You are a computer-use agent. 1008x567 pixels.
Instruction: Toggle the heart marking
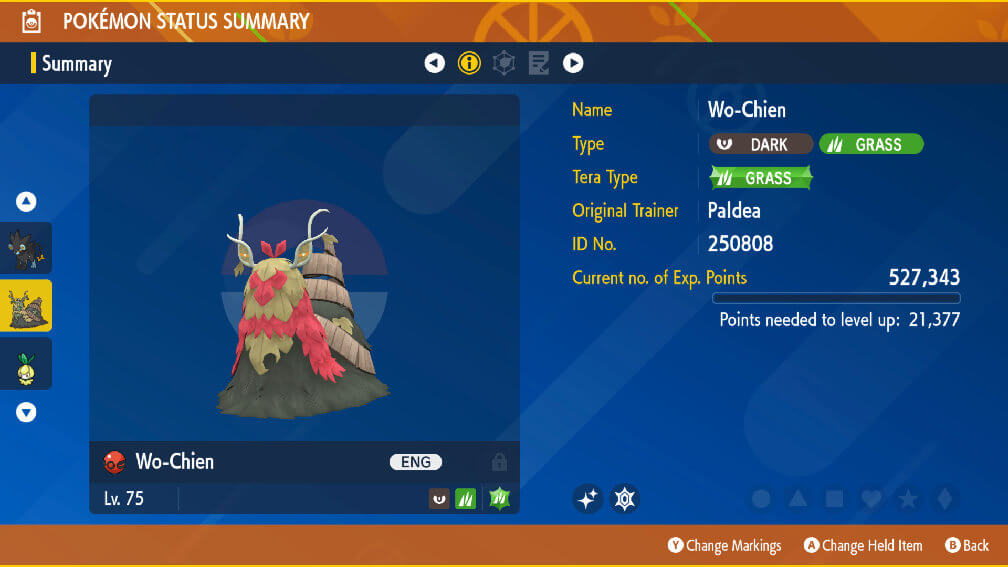point(871,498)
